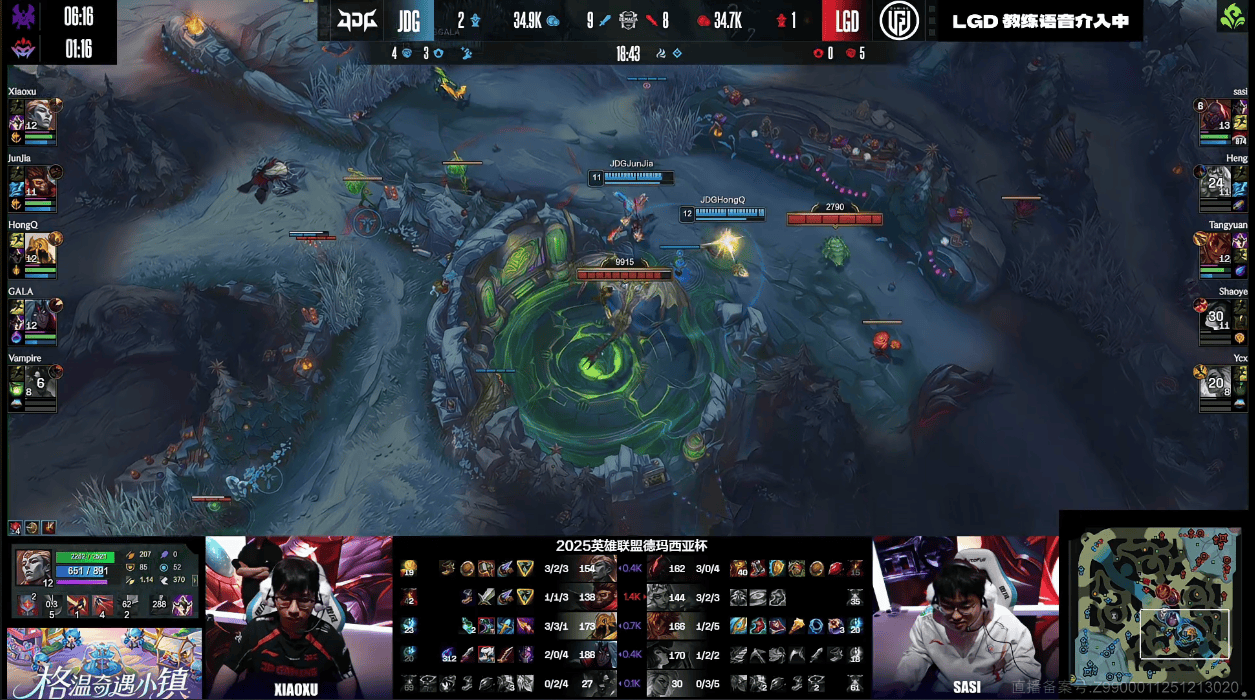Click the SASI player camera feed
This screenshot has height=700, width=1255.
pos(965,615)
